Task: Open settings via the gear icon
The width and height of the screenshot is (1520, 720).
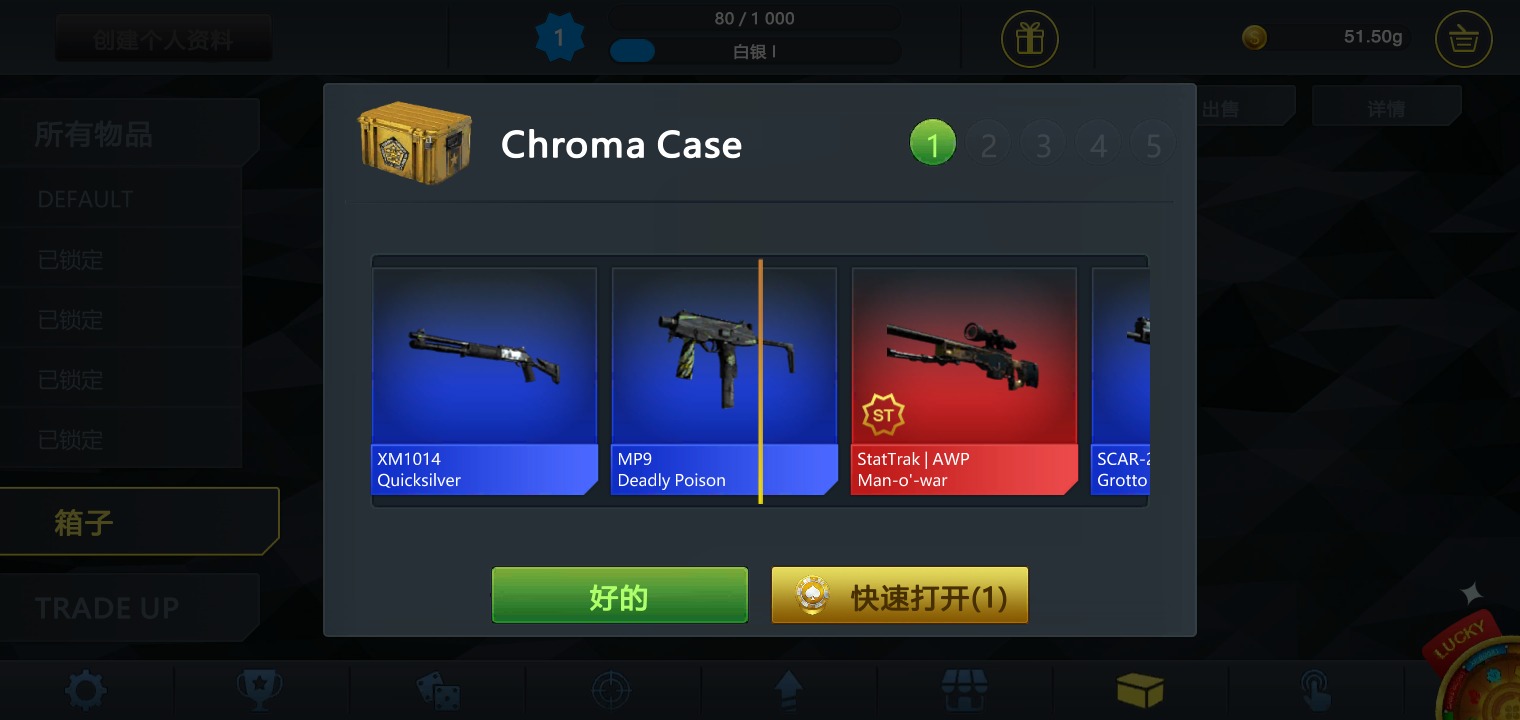Action: coord(86,690)
